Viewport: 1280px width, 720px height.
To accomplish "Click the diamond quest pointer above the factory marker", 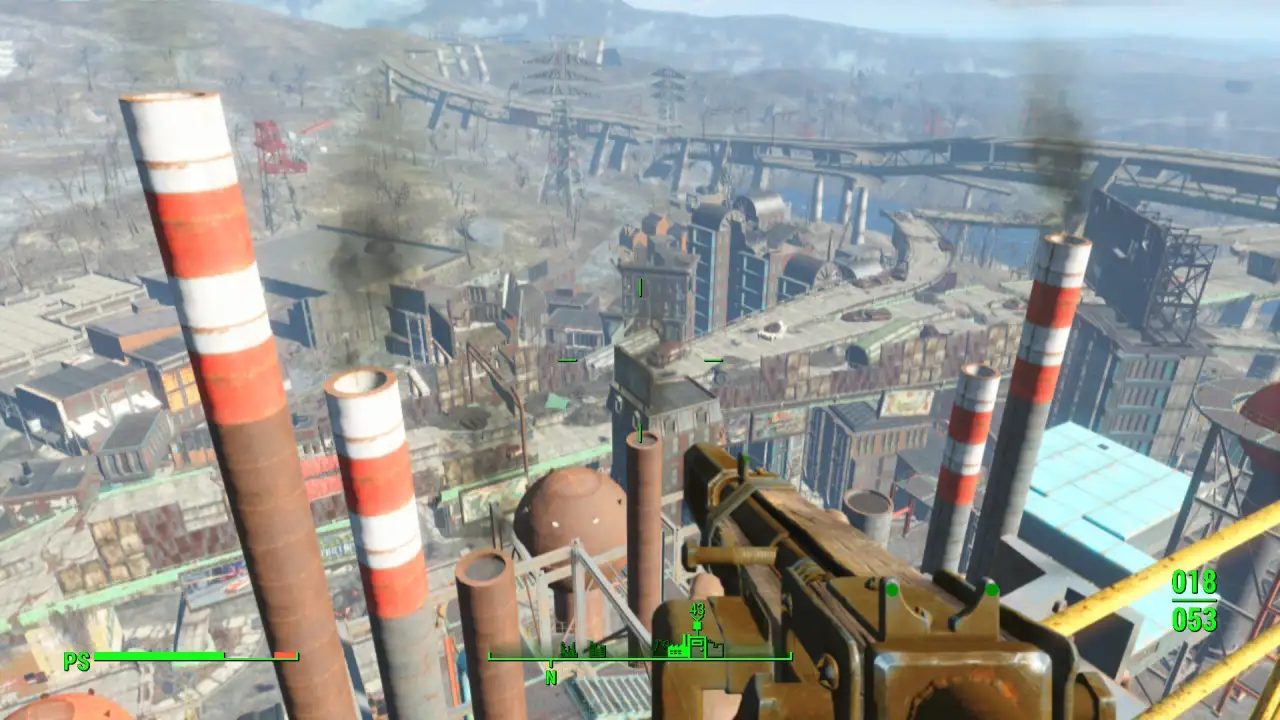I will coord(697,626).
